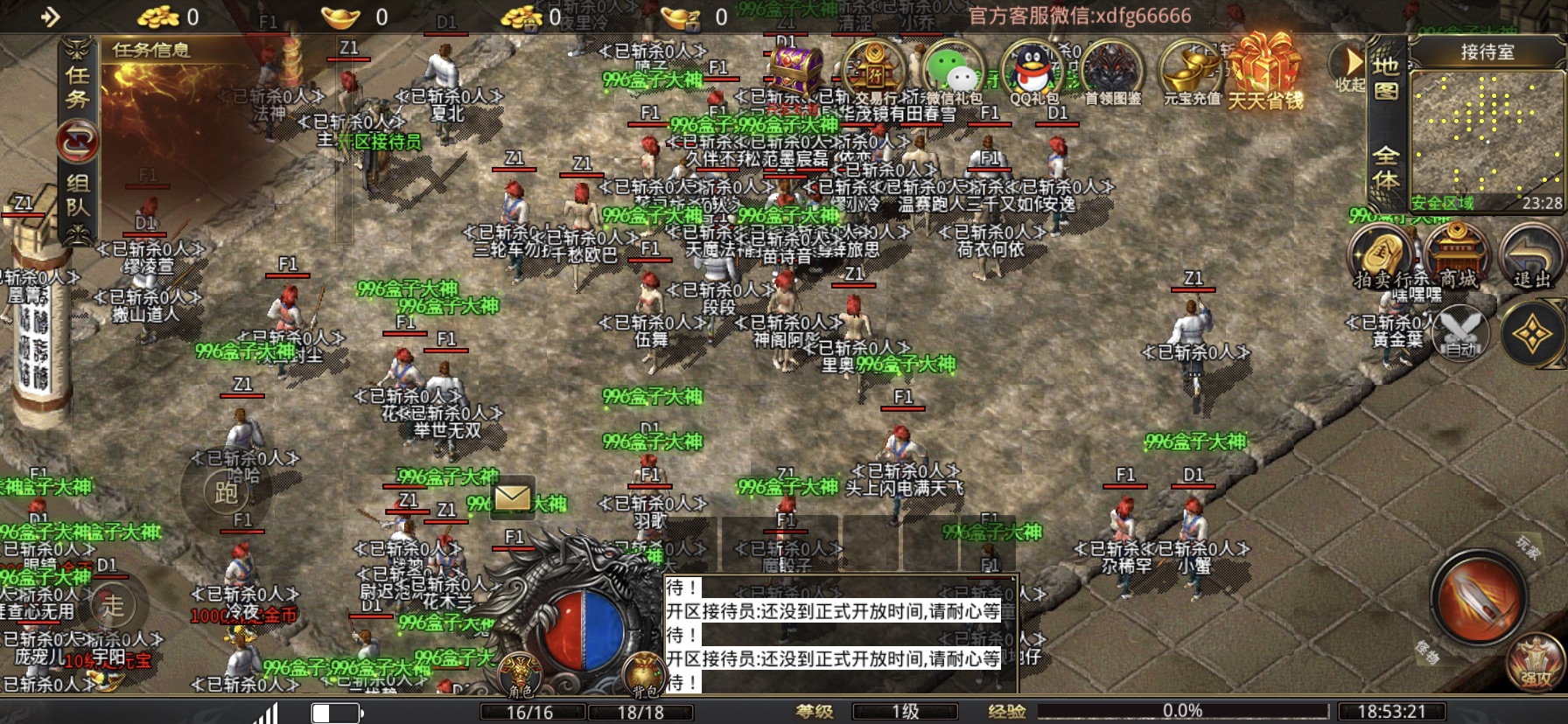Collapse the top icon row with 收起
Image resolution: width=1568 pixels, height=724 pixels.
coord(1351,68)
